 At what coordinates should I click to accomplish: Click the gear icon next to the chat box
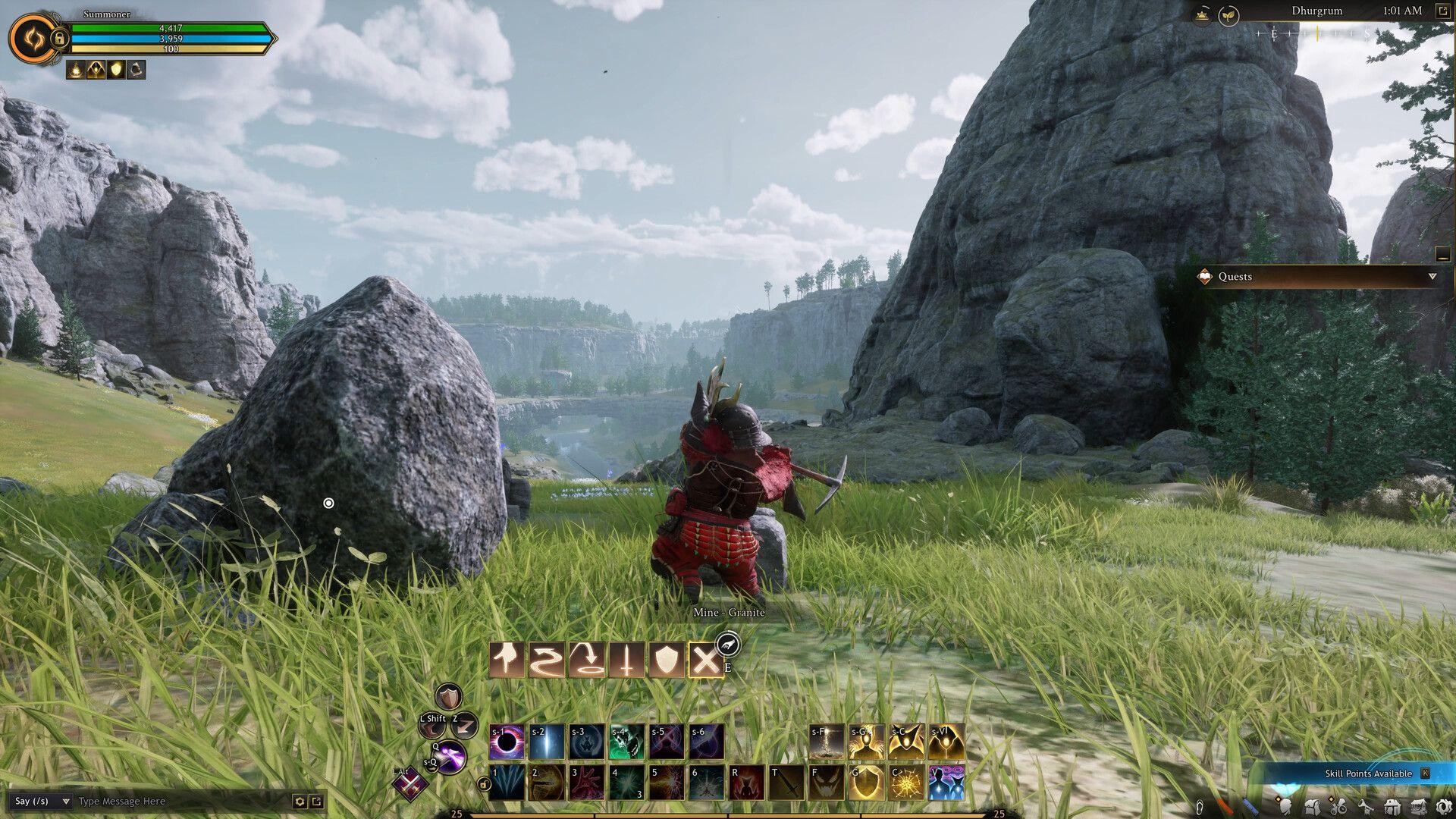tap(300, 800)
